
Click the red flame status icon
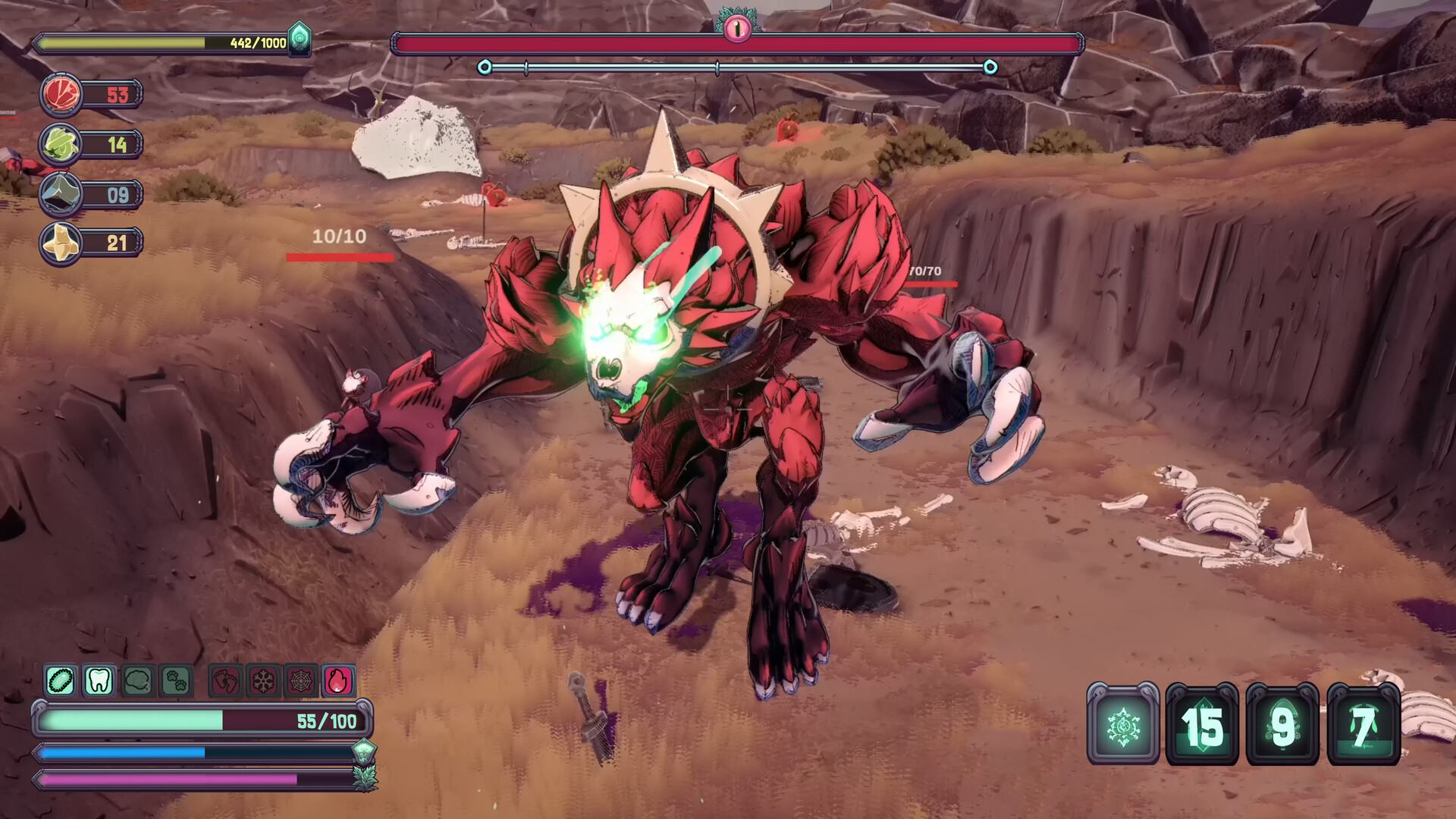338,681
